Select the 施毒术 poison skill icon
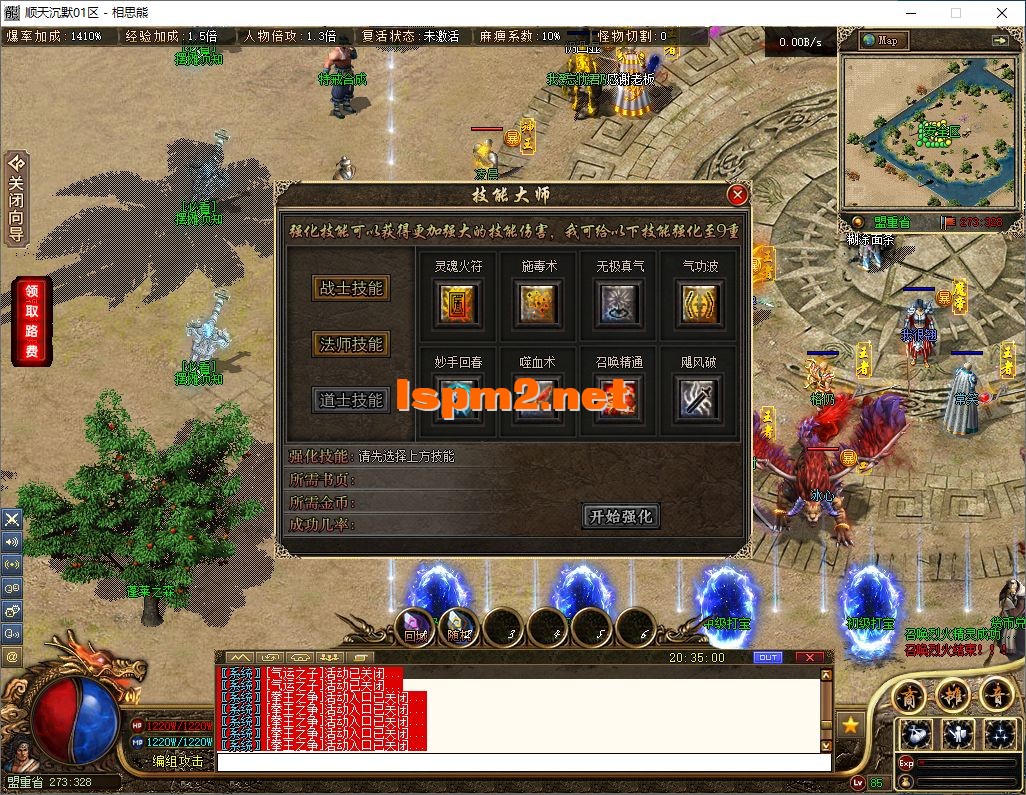The width and height of the screenshot is (1026, 795). coord(539,303)
